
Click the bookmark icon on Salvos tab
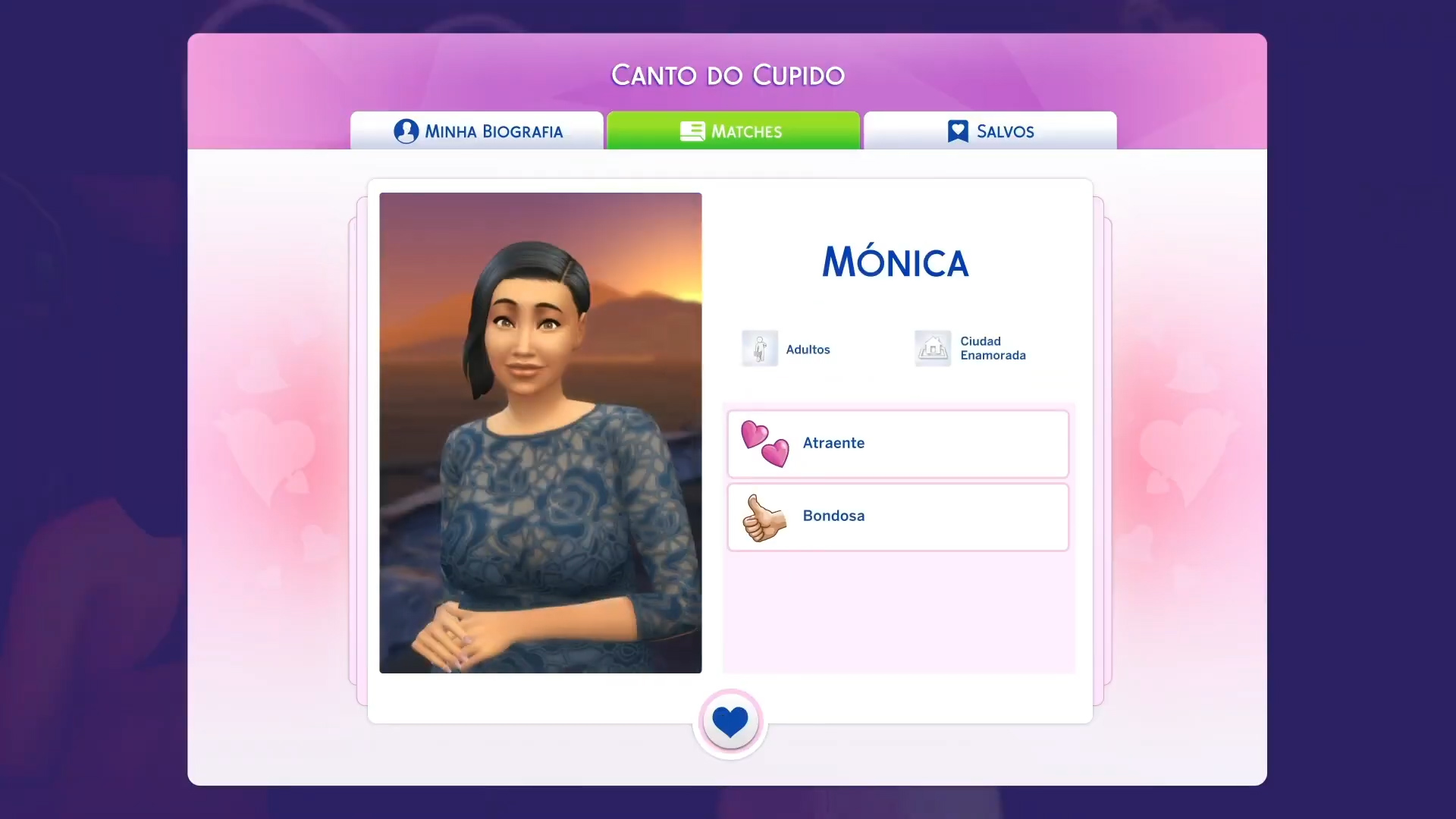[957, 131]
